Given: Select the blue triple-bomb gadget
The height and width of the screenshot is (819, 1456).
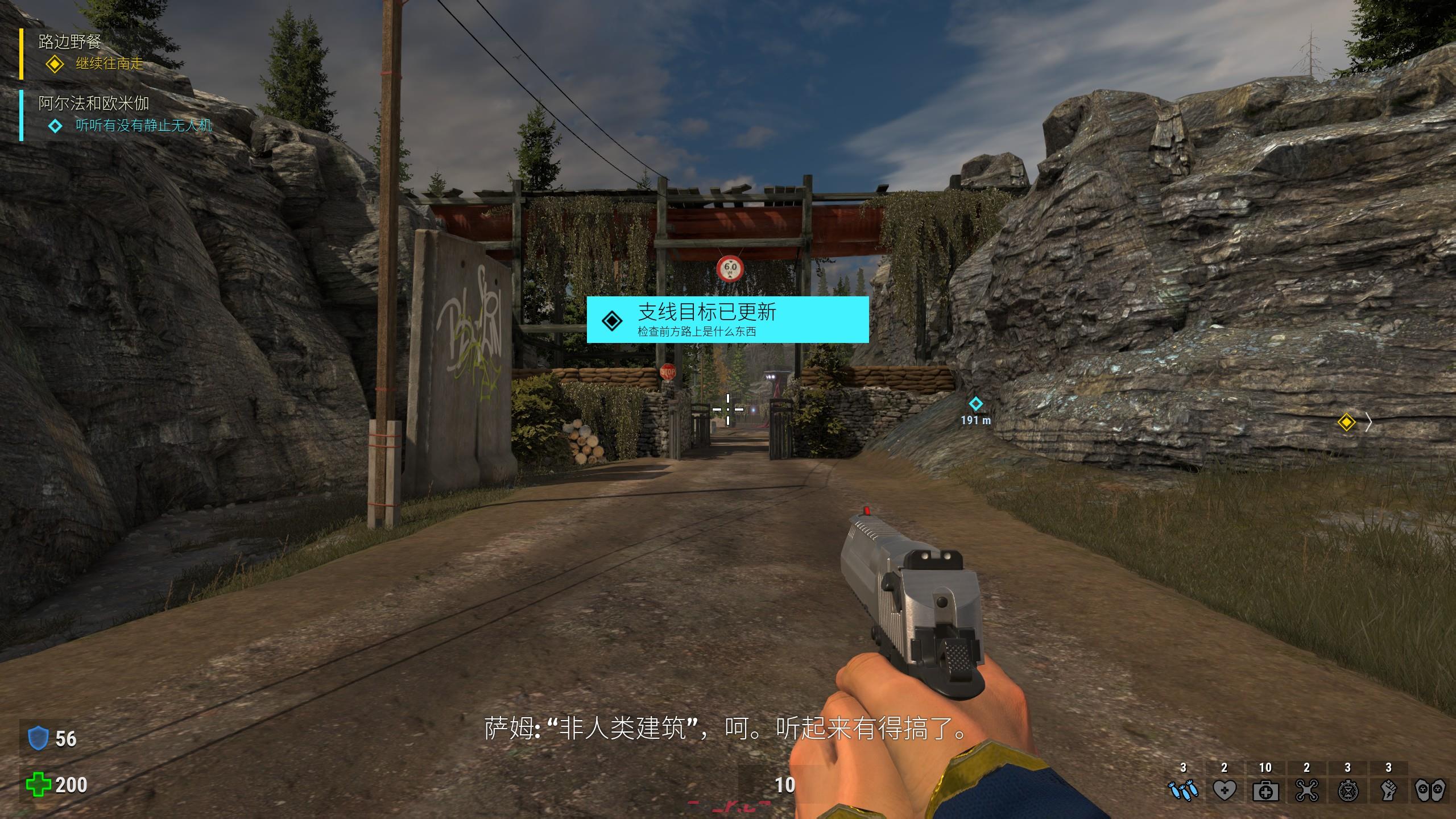Looking at the screenshot, I should [x=1183, y=790].
